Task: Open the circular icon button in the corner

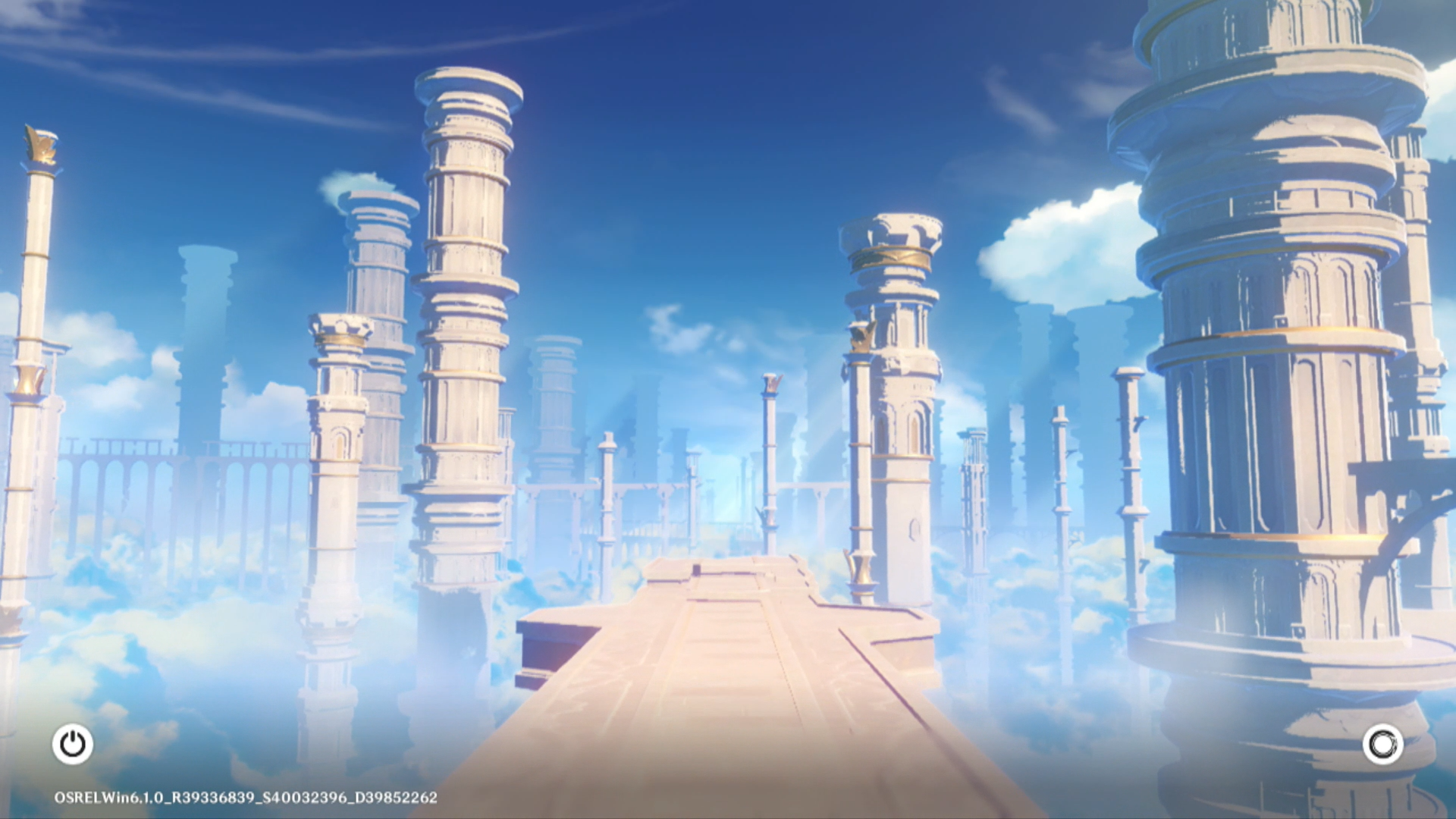Action: [1382, 744]
